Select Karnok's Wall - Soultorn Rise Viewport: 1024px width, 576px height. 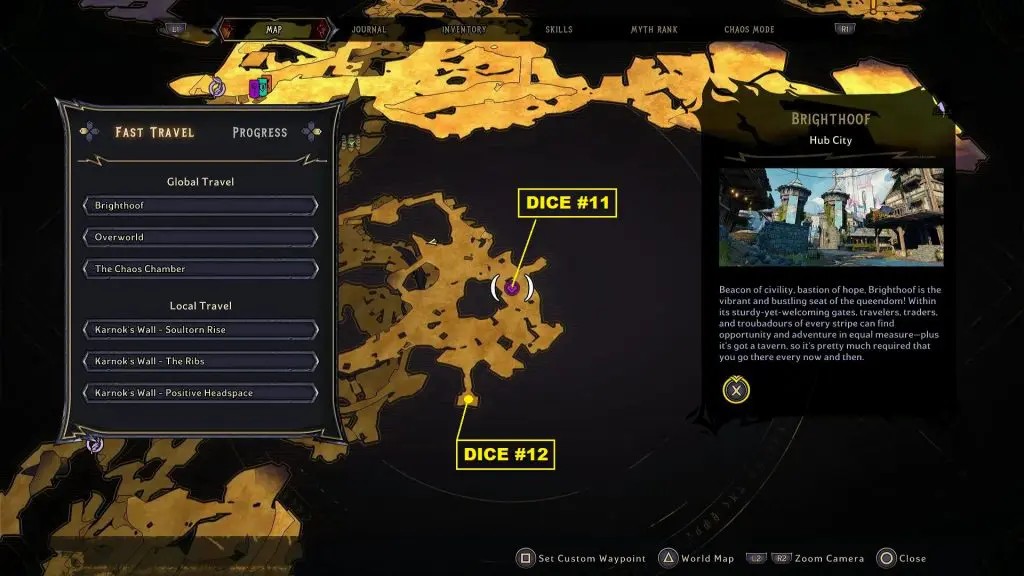coord(201,330)
